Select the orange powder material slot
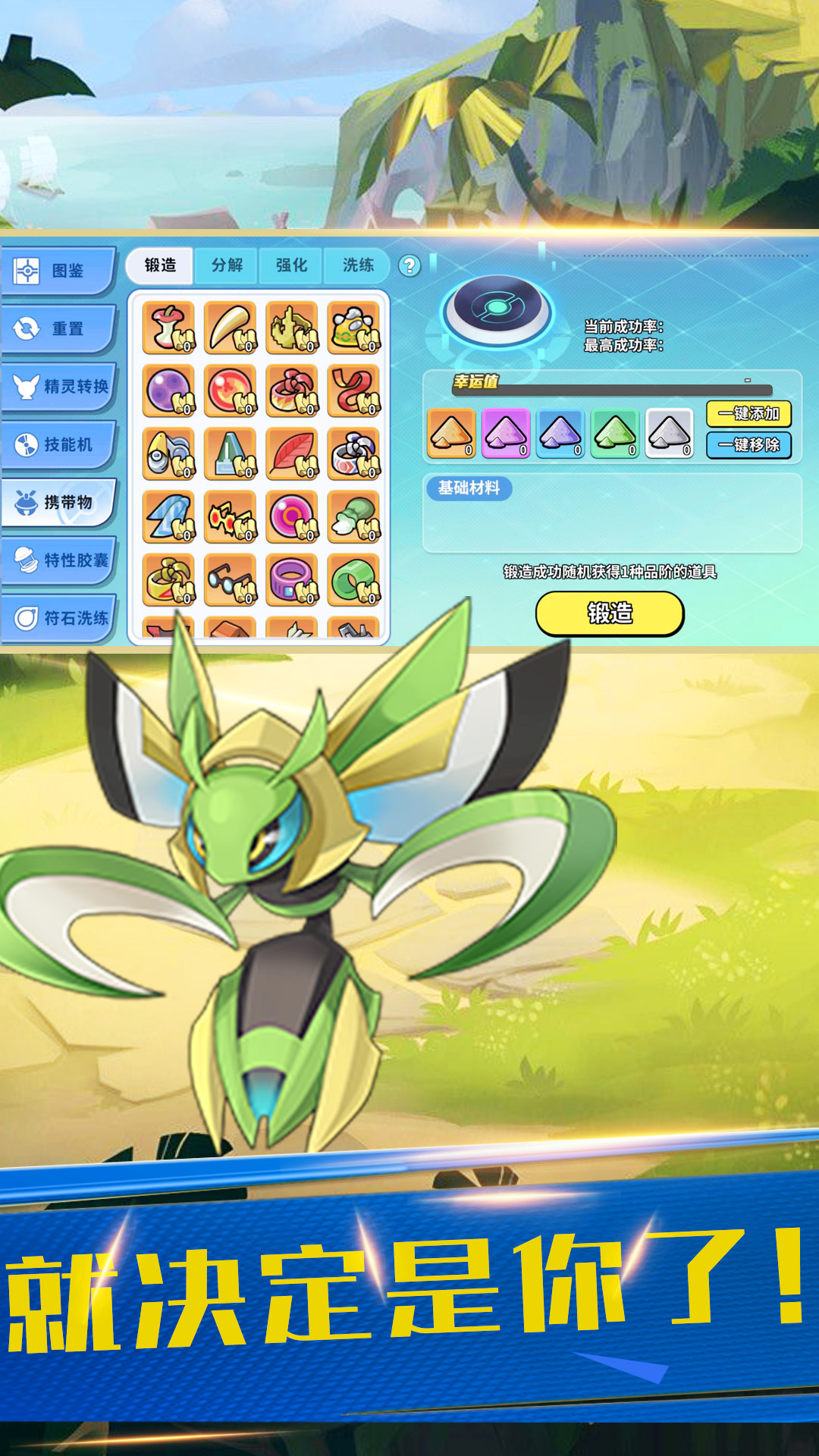 pos(452,434)
